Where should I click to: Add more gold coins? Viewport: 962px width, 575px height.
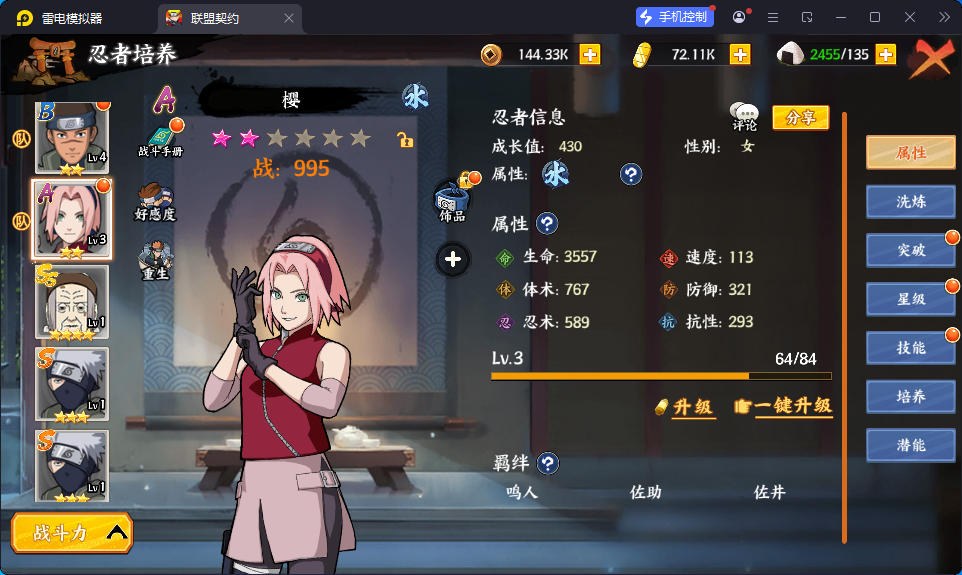[x=590, y=55]
